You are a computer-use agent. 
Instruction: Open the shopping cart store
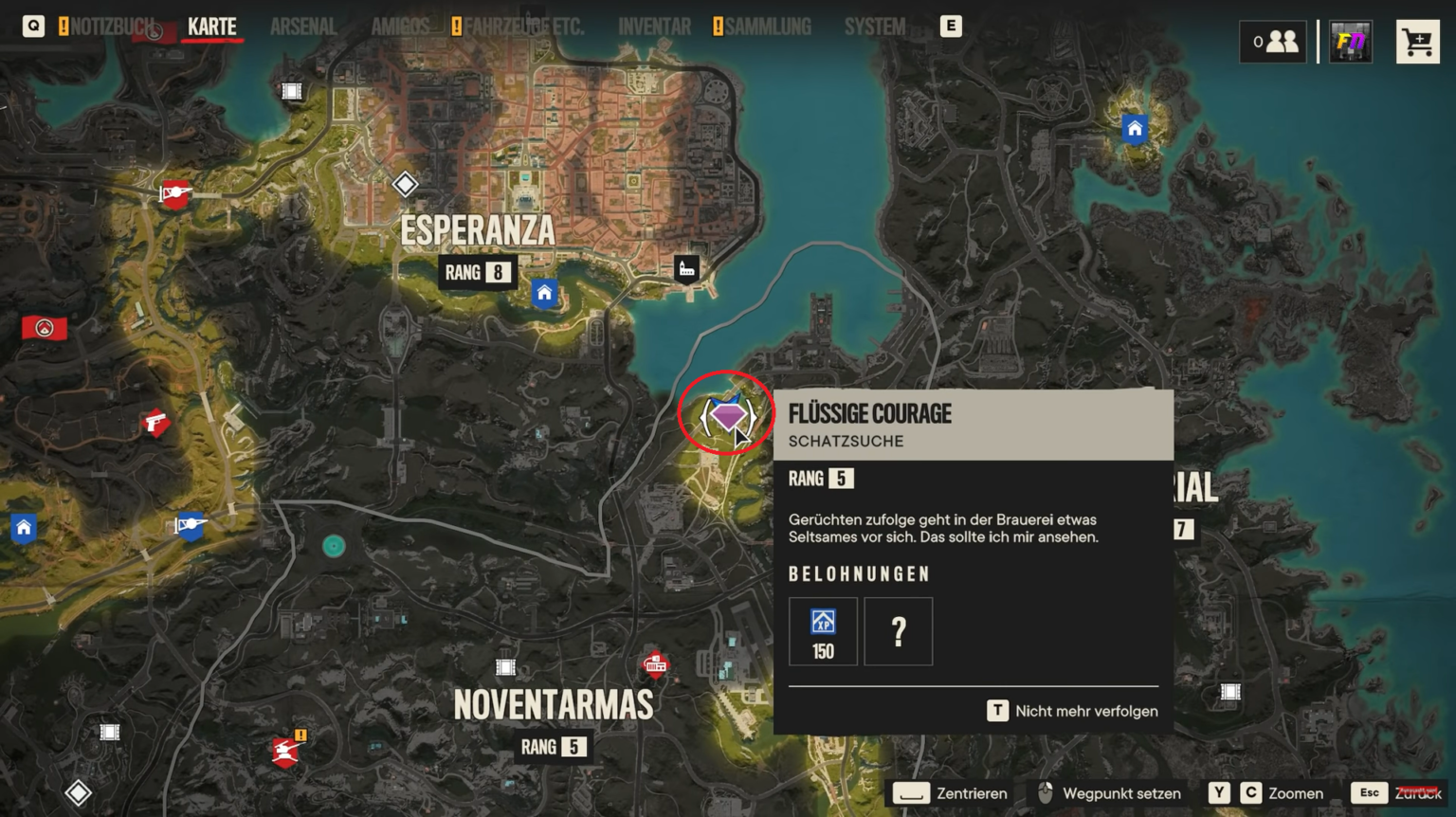1417,42
